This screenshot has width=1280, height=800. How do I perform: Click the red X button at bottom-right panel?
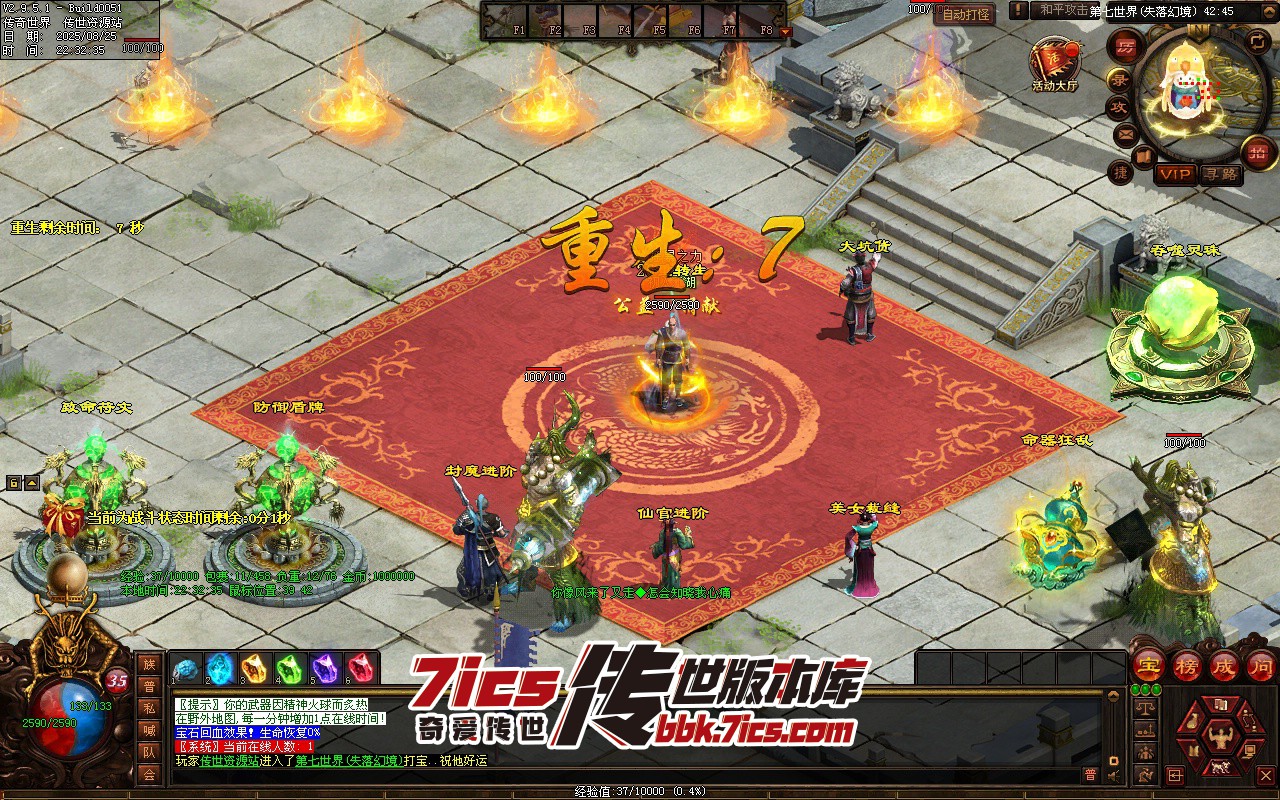1265,775
